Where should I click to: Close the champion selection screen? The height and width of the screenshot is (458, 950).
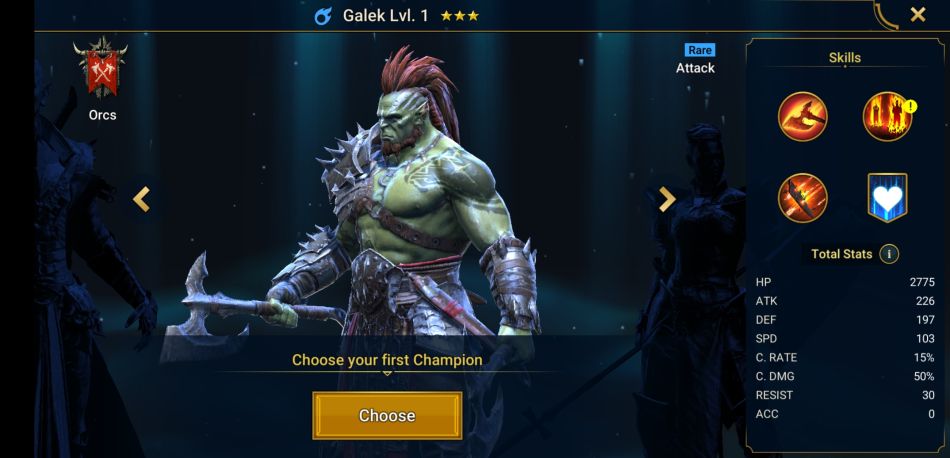(x=917, y=15)
